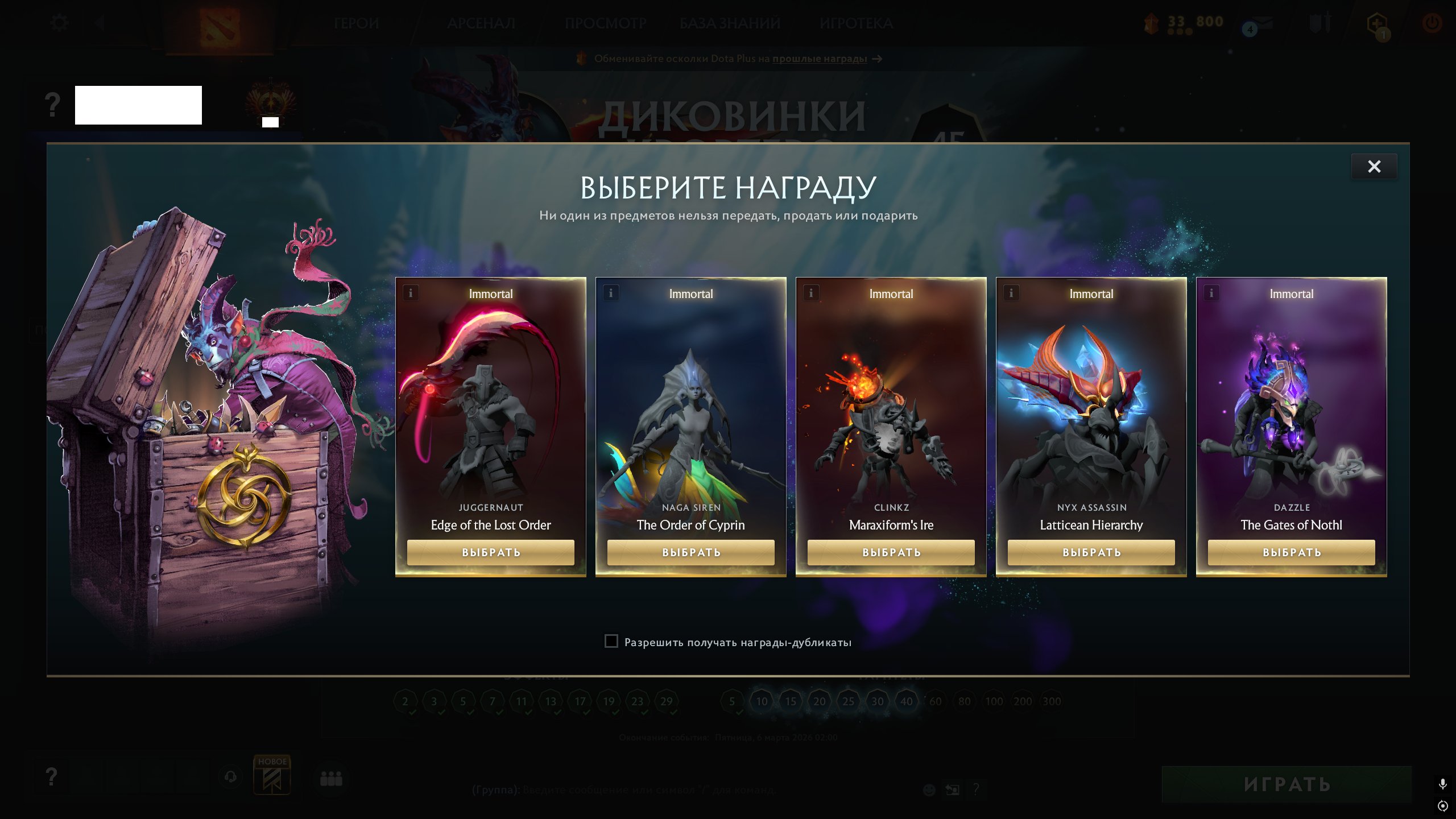The image size is (1456, 819).
Task: Open info on the Juggernaut Immortal card
Action: (x=410, y=293)
